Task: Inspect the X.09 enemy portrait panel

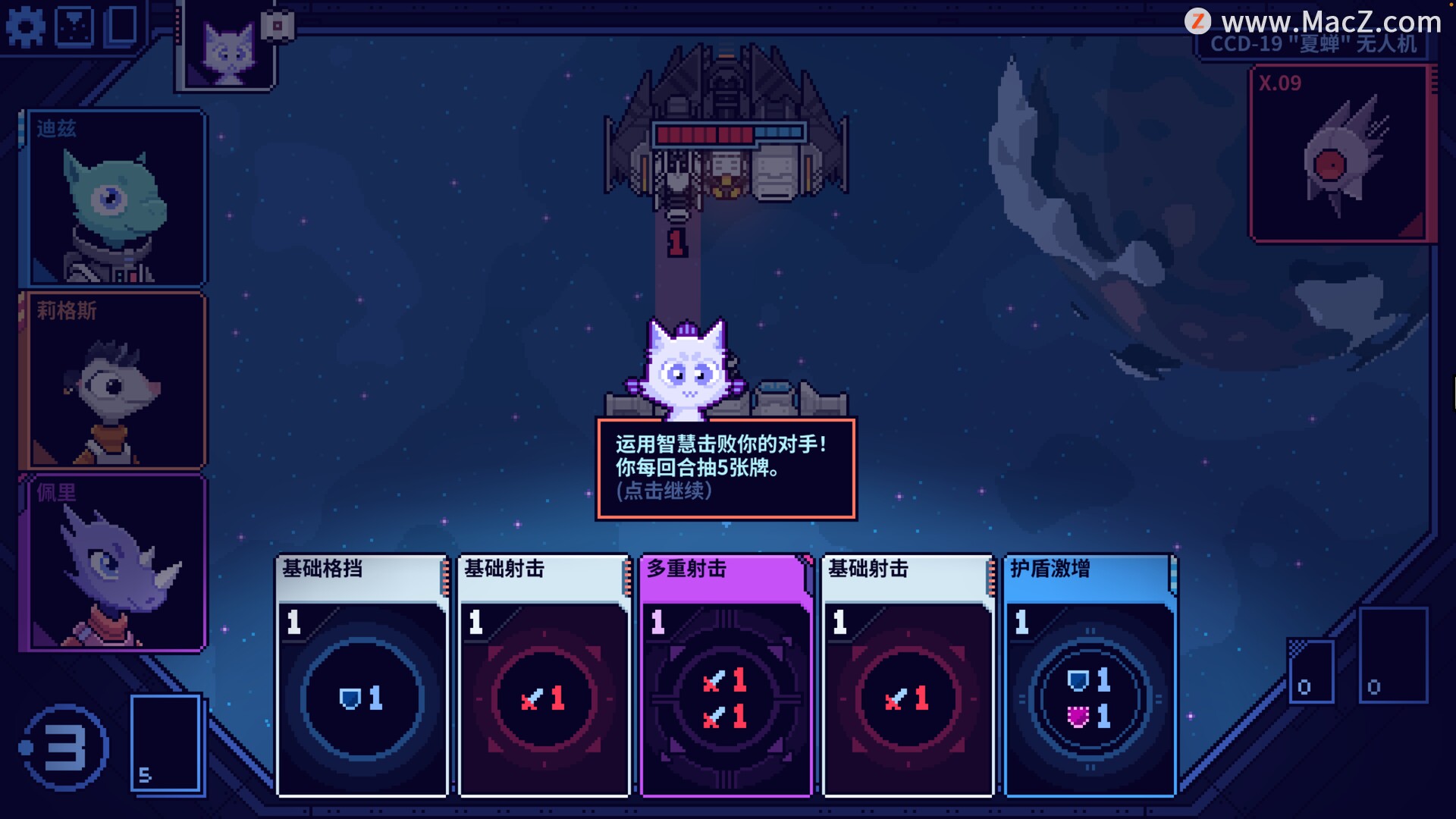Action: click(x=1338, y=154)
